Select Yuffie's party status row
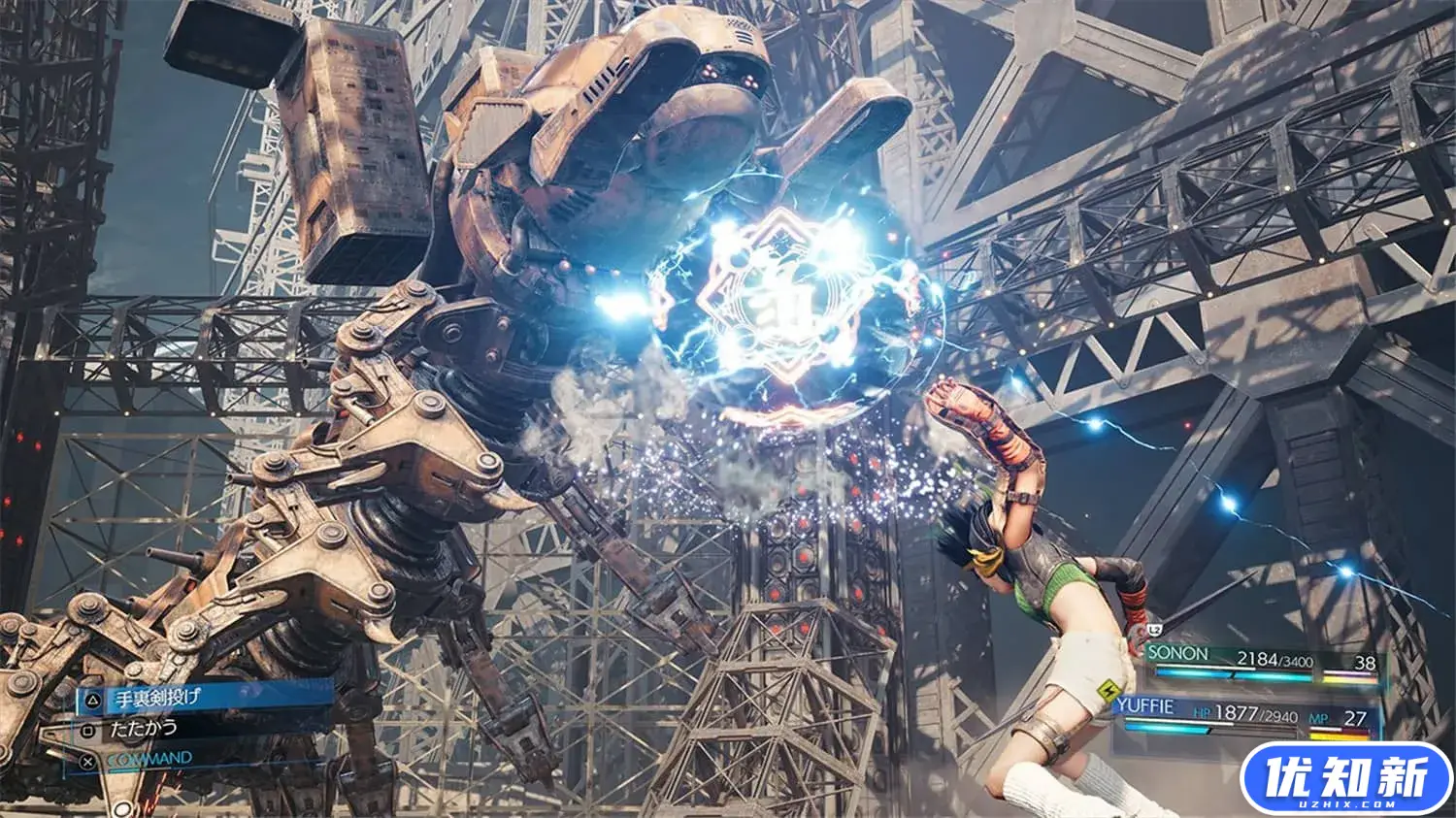Screen dimensions: 1456x818 tap(1252, 714)
